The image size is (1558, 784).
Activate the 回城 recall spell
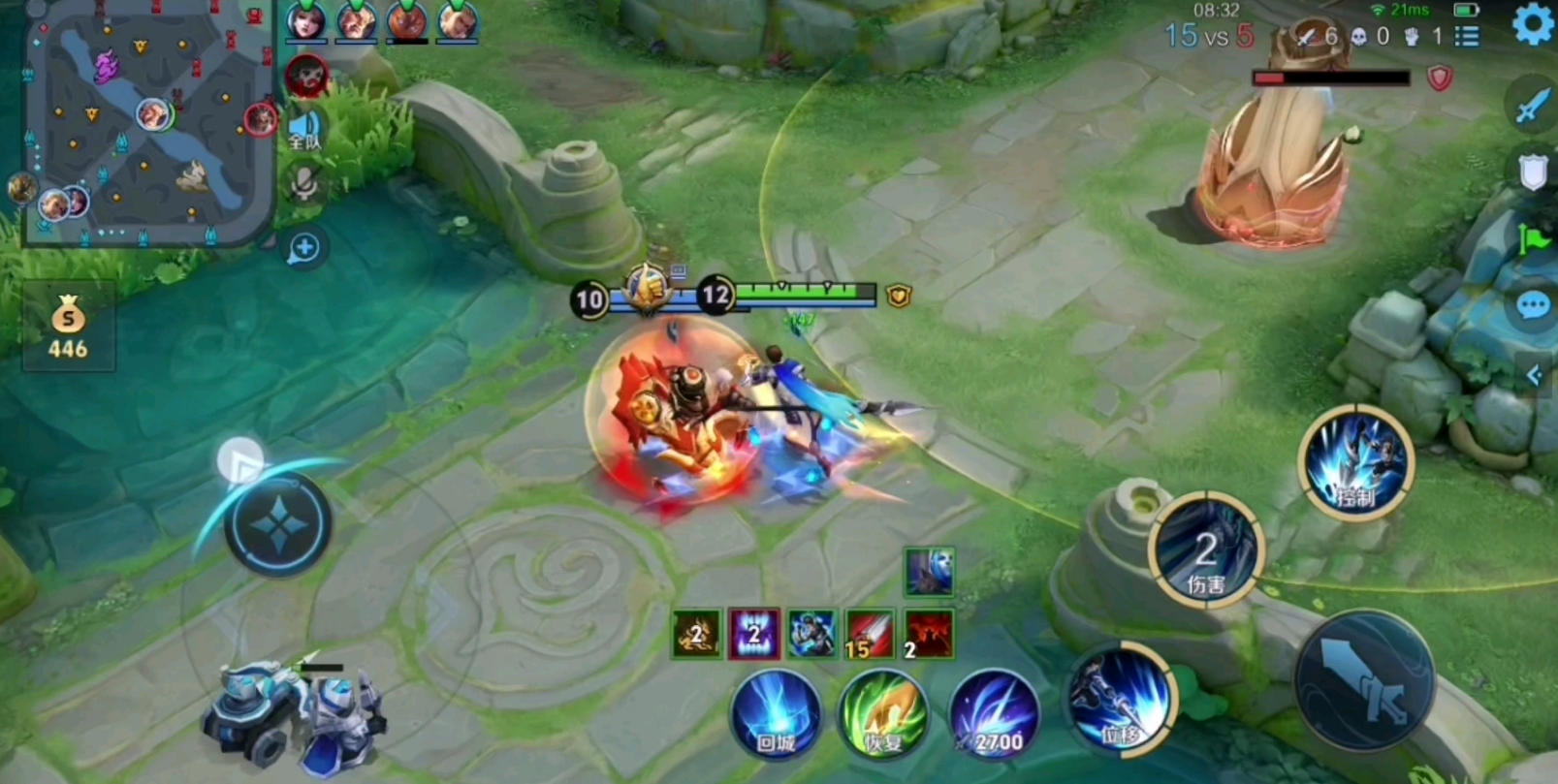776,714
